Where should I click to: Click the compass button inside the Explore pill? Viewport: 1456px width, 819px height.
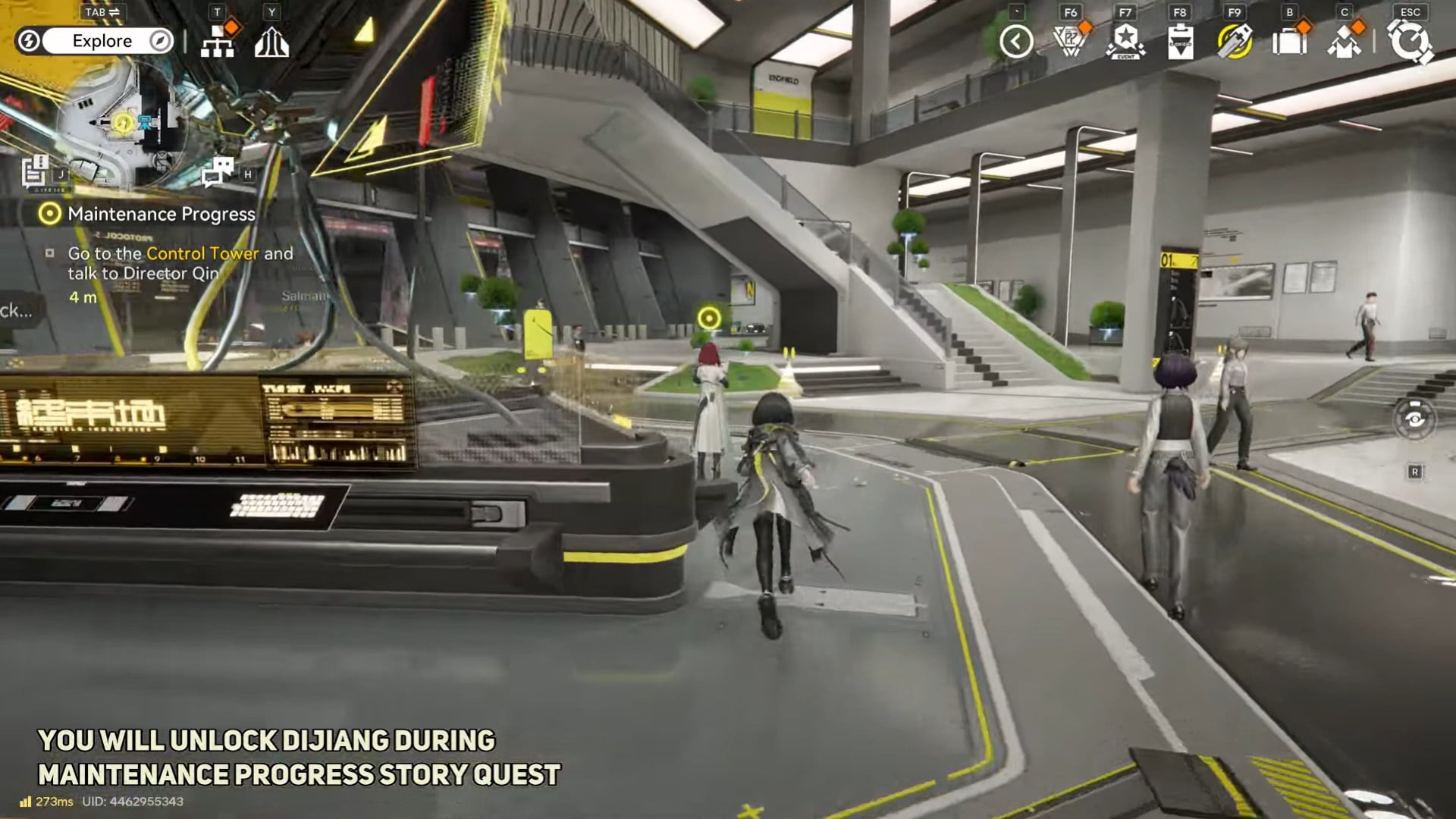(158, 41)
